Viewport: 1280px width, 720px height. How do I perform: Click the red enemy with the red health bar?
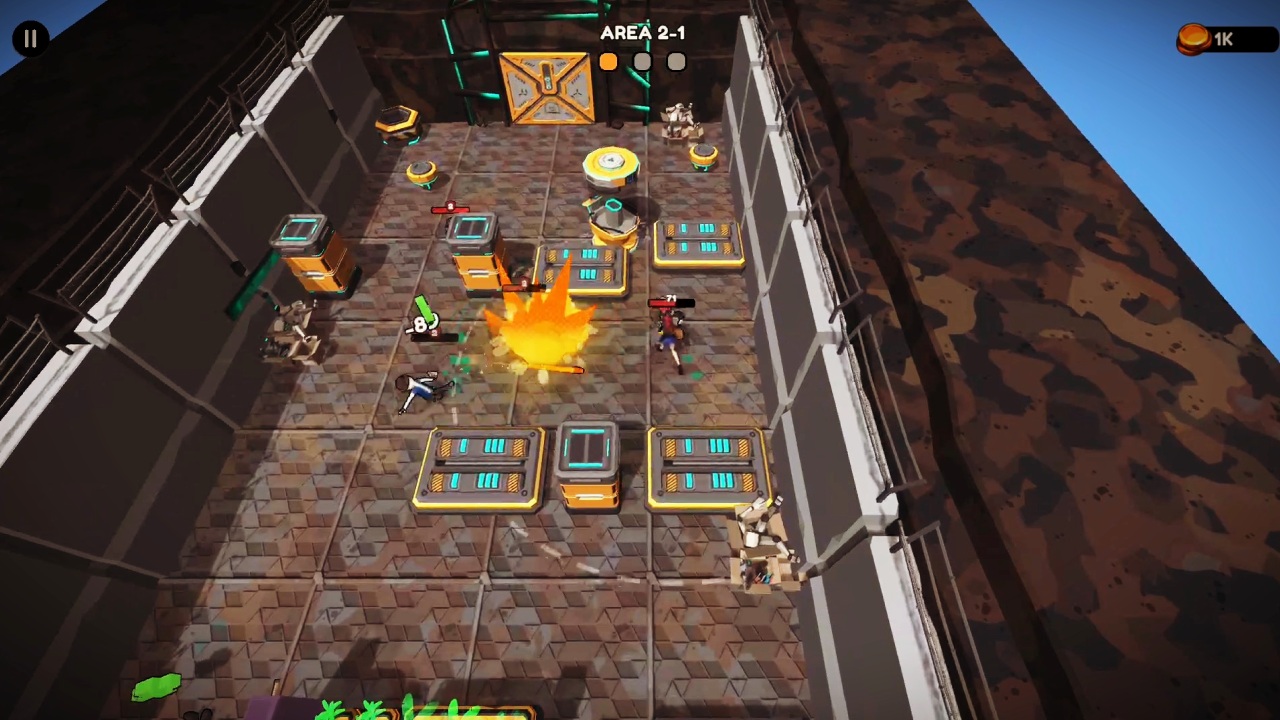[670, 325]
